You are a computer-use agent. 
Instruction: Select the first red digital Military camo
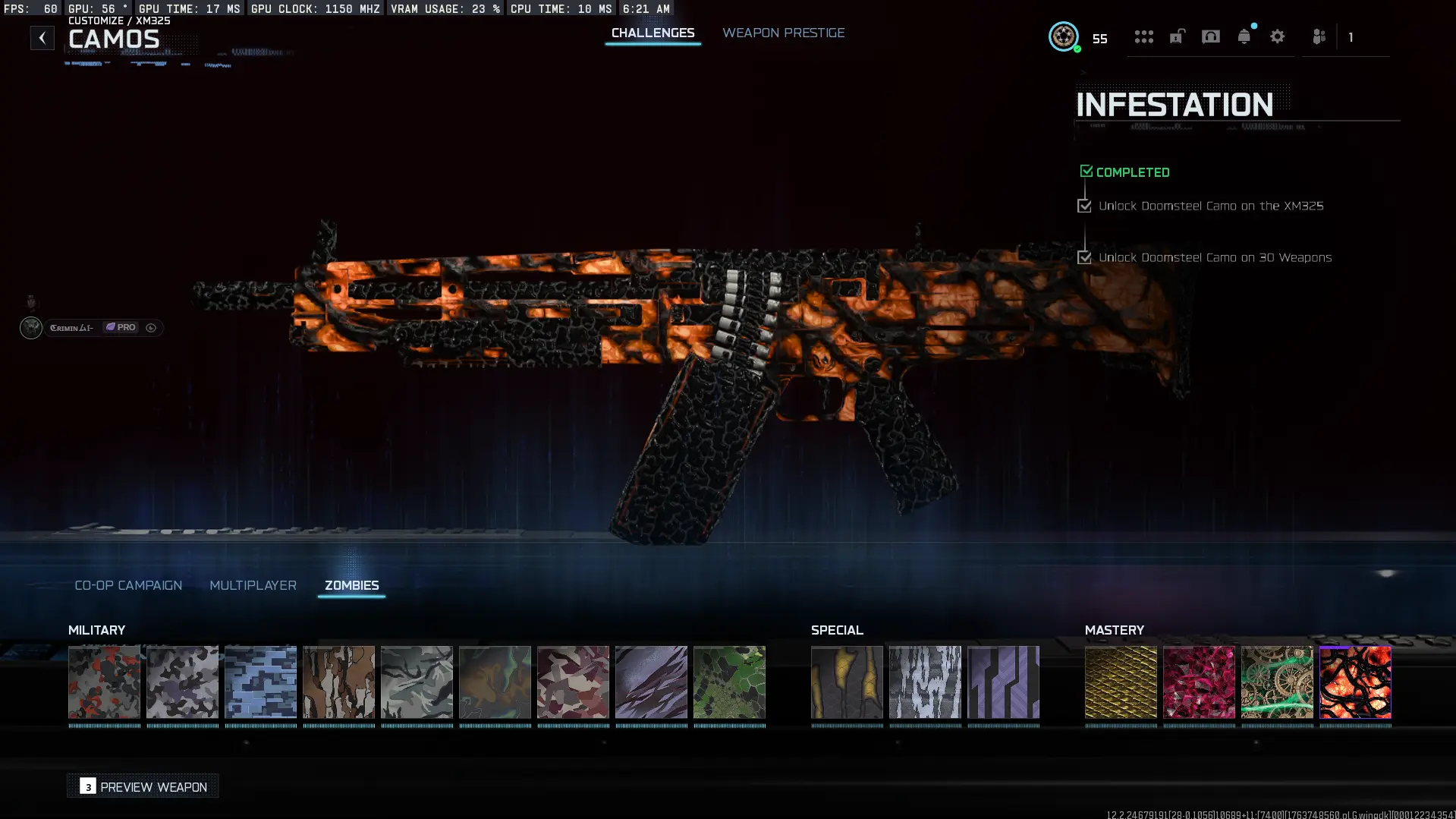pyautogui.click(x=105, y=682)
